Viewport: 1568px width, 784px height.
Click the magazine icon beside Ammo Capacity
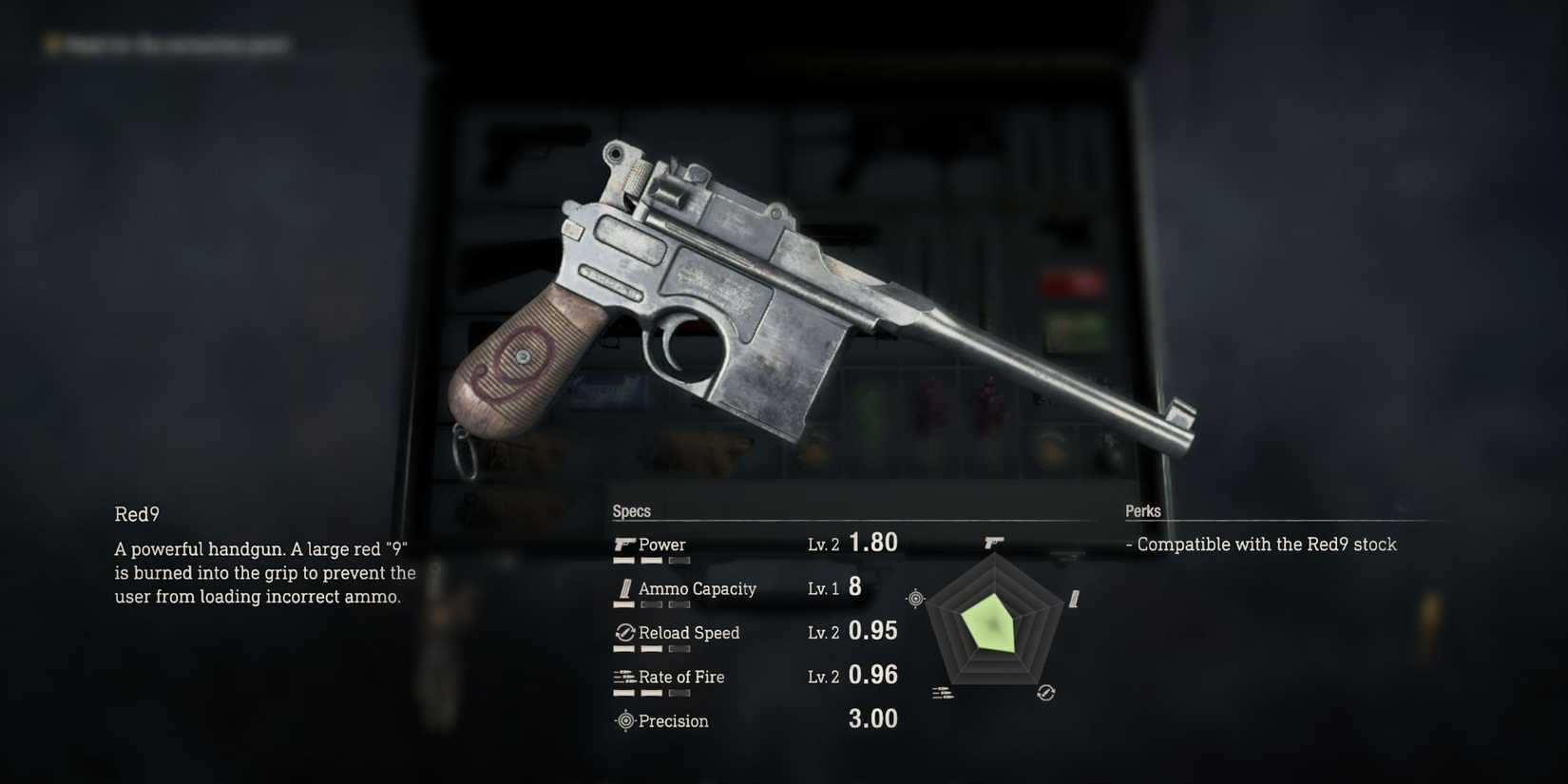pos(624,588)
